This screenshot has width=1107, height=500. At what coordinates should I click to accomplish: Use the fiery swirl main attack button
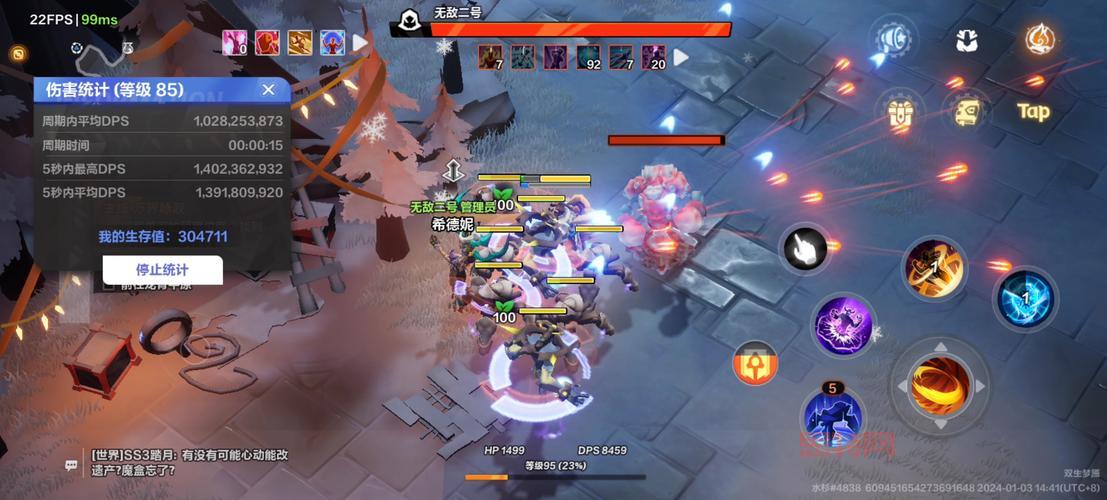click(x=940, y=385)
